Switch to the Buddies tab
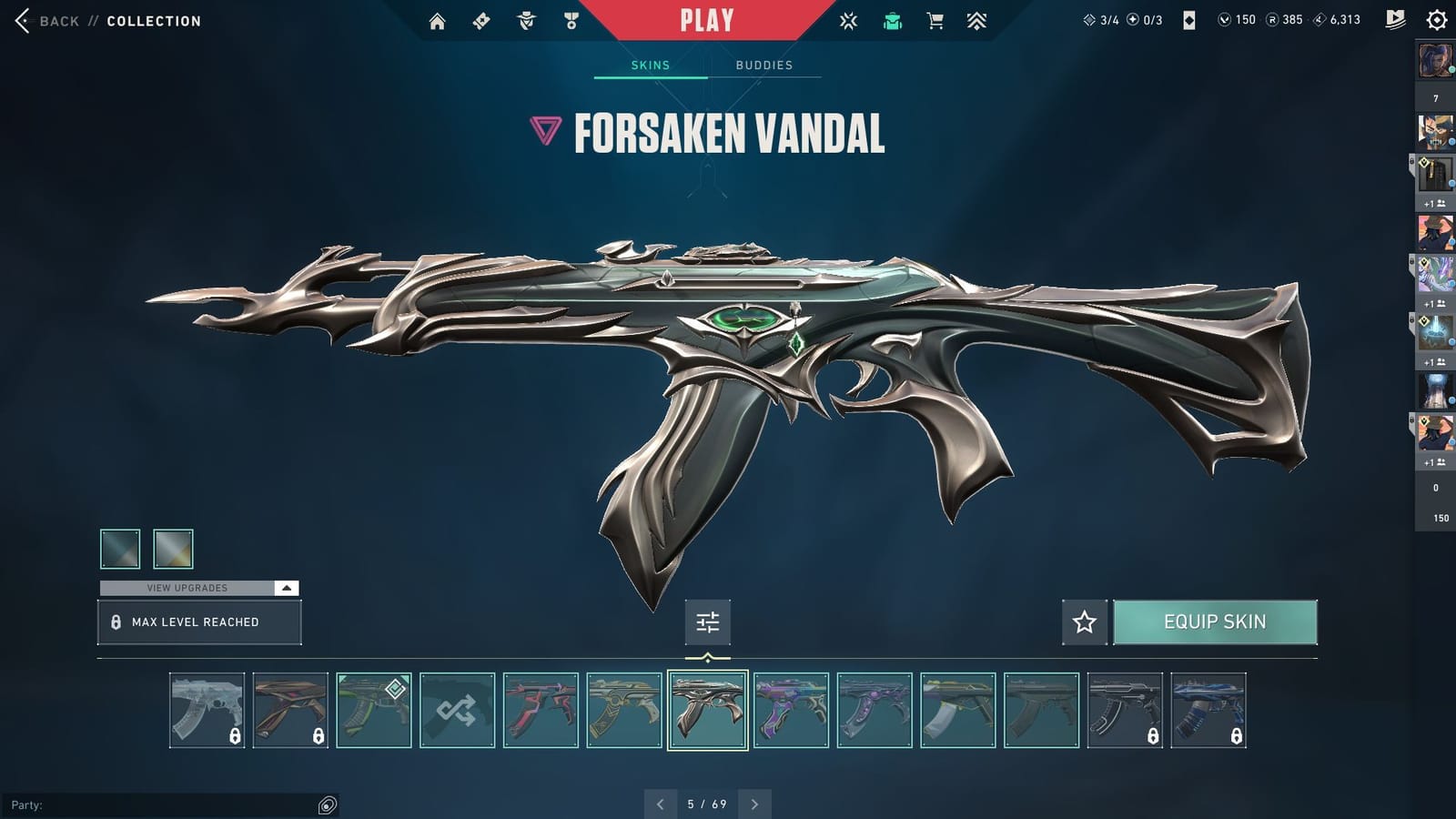 pyautogui.click(x=764, y=65)
